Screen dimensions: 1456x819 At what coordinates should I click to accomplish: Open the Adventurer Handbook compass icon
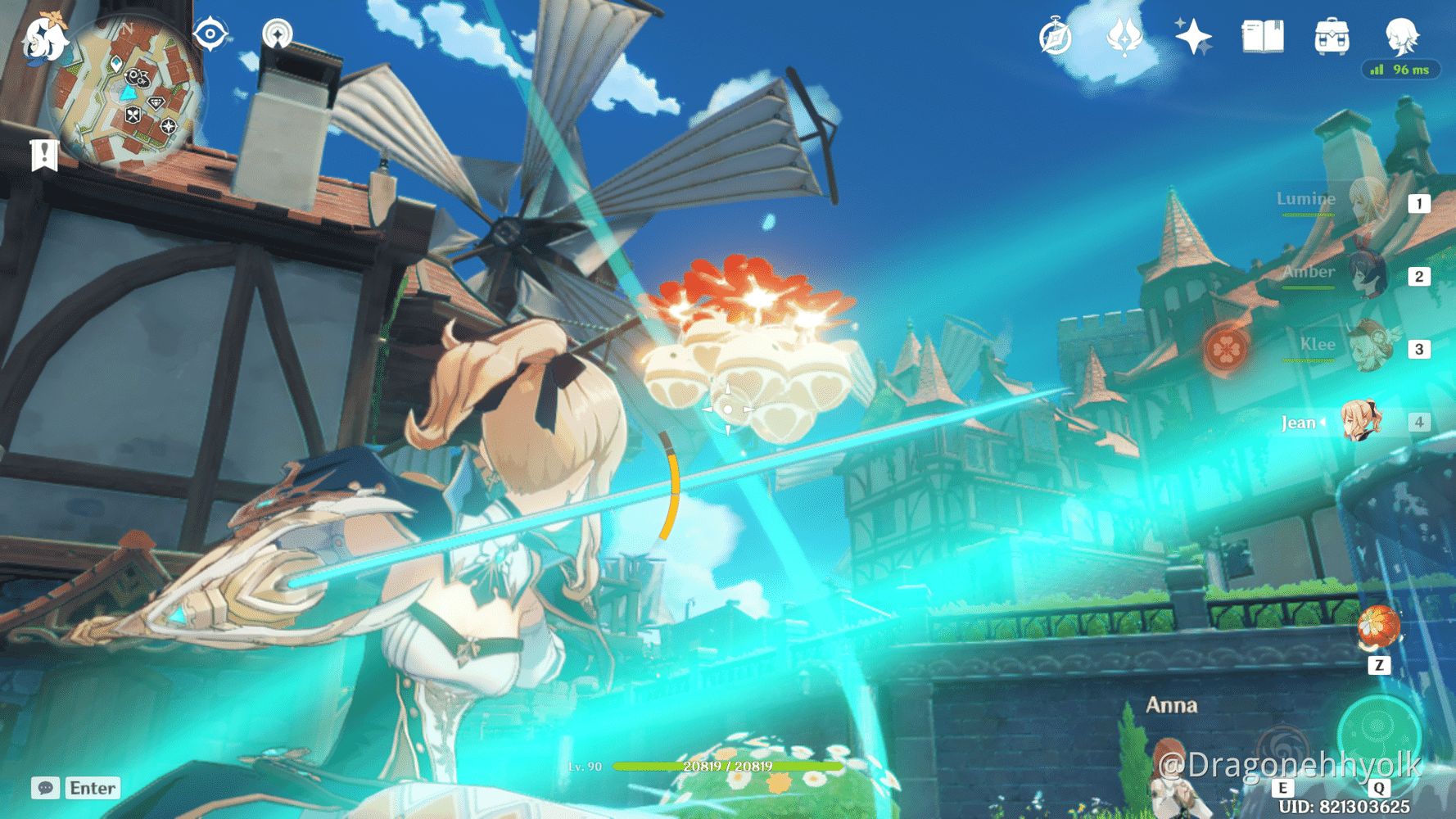[1056, 37]
